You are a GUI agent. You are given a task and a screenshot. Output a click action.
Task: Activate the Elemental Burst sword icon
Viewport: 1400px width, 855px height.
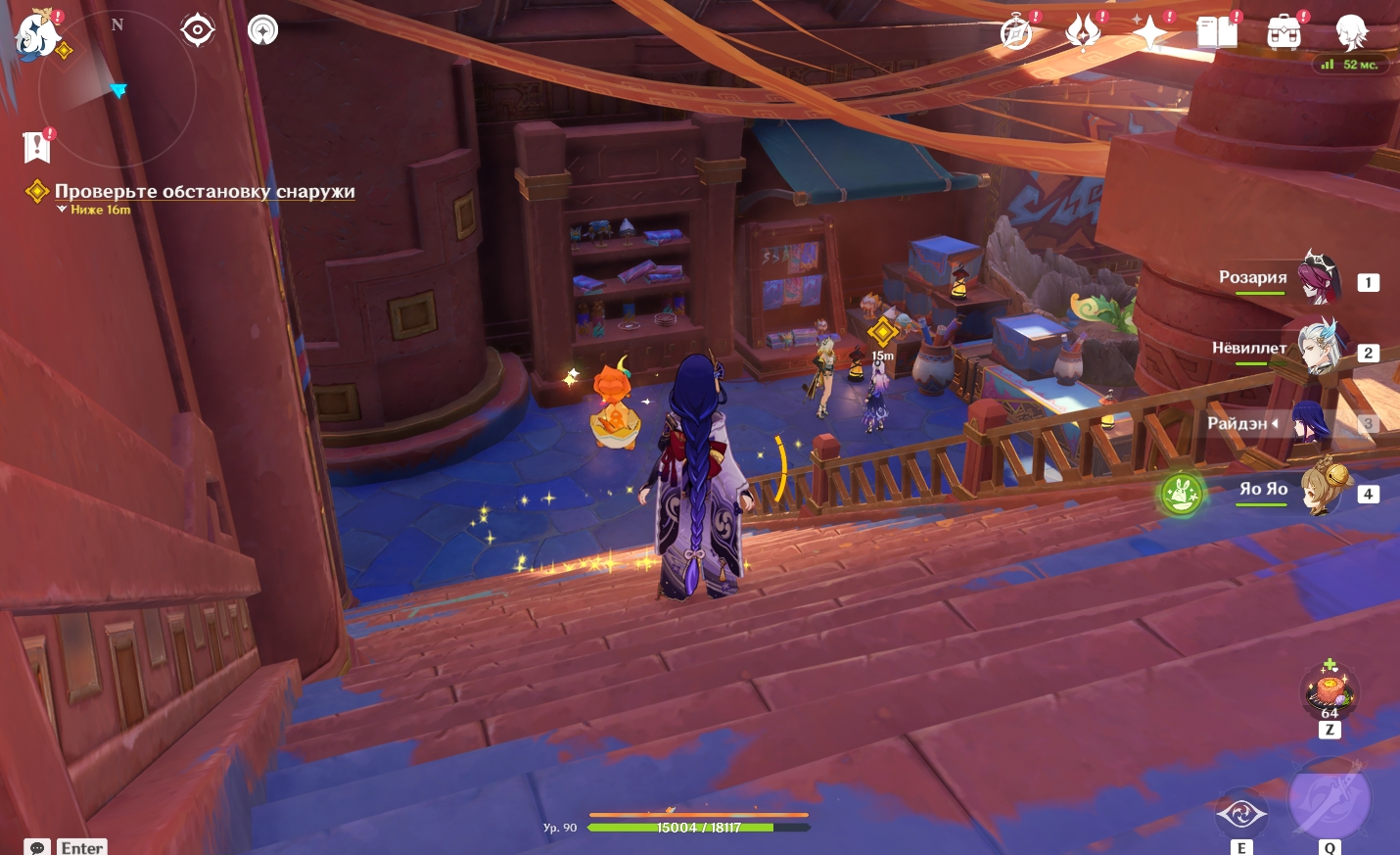[x=1329, y=800]
